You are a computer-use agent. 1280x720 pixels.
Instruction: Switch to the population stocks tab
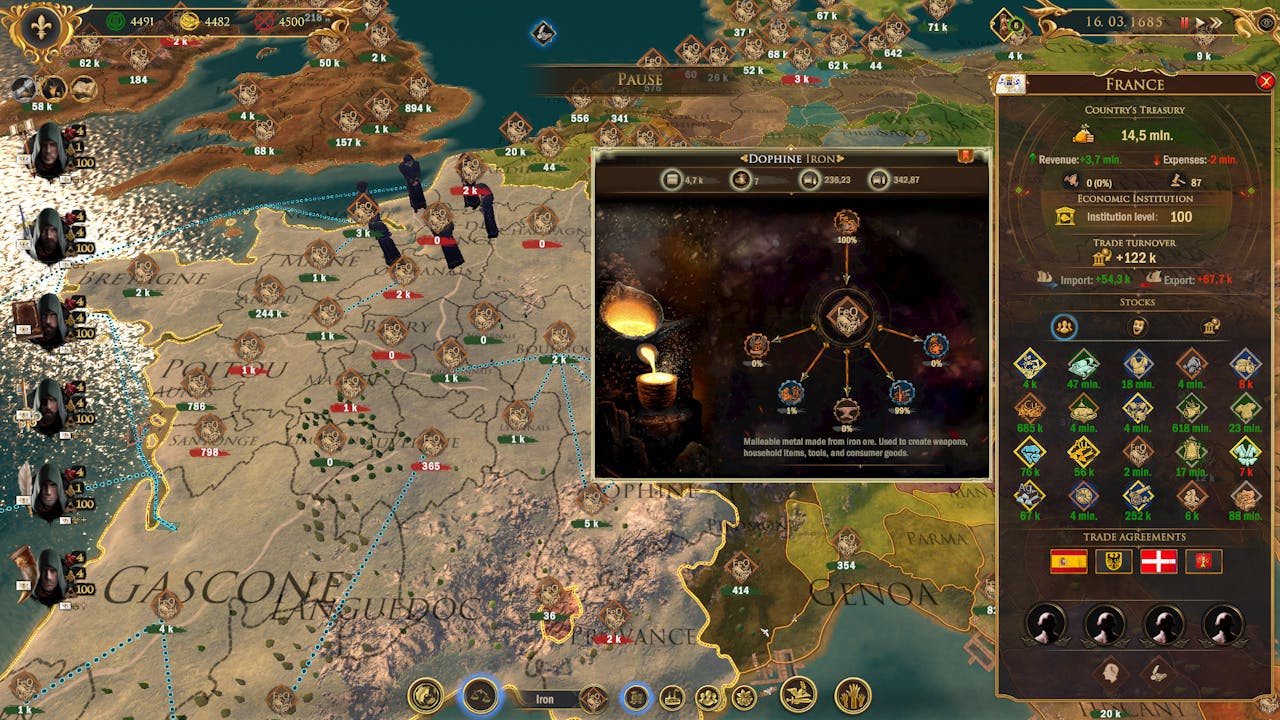(1064, 327)
